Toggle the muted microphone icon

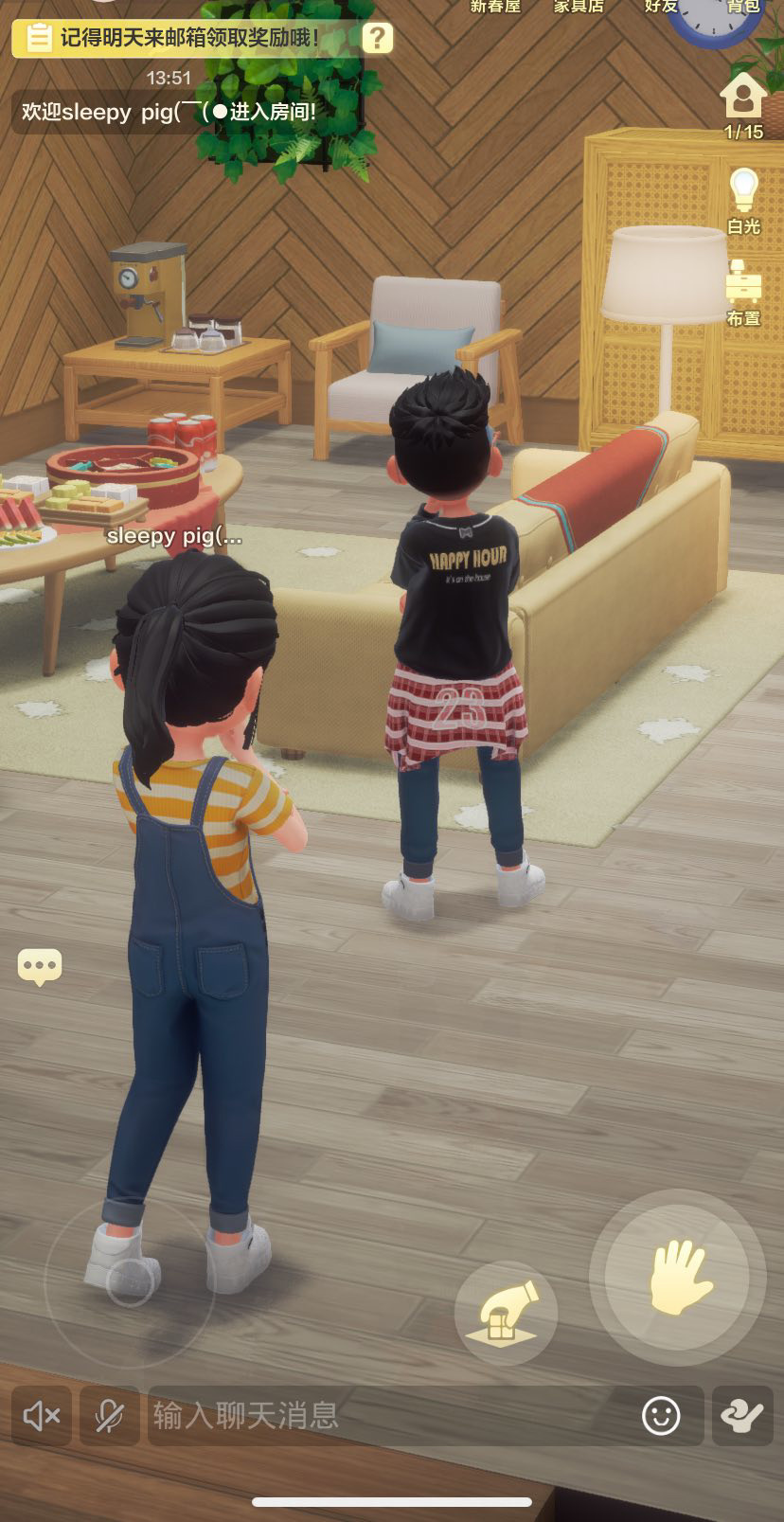click(x=109, y=1416)
